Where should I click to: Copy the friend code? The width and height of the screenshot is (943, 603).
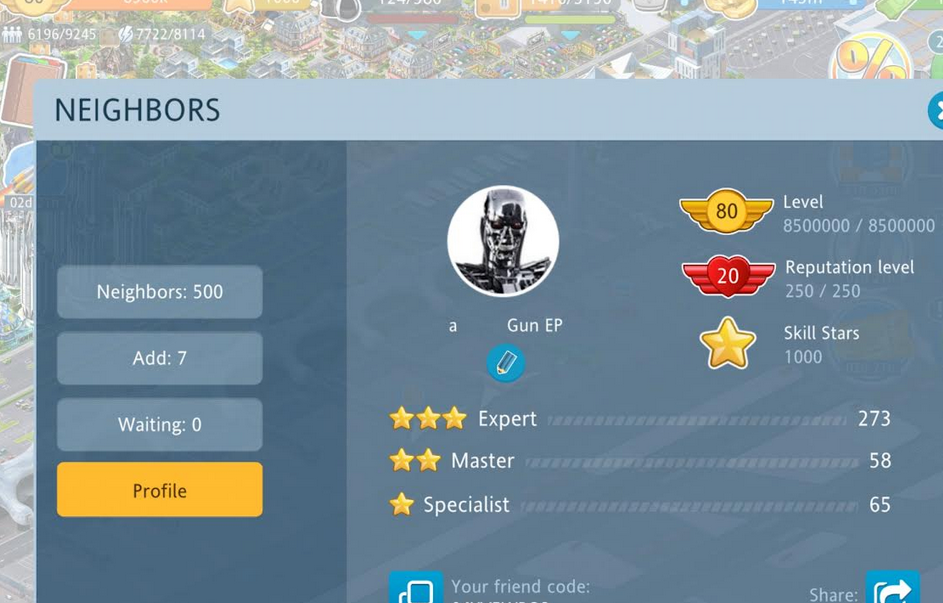click(x=415, y=588)
